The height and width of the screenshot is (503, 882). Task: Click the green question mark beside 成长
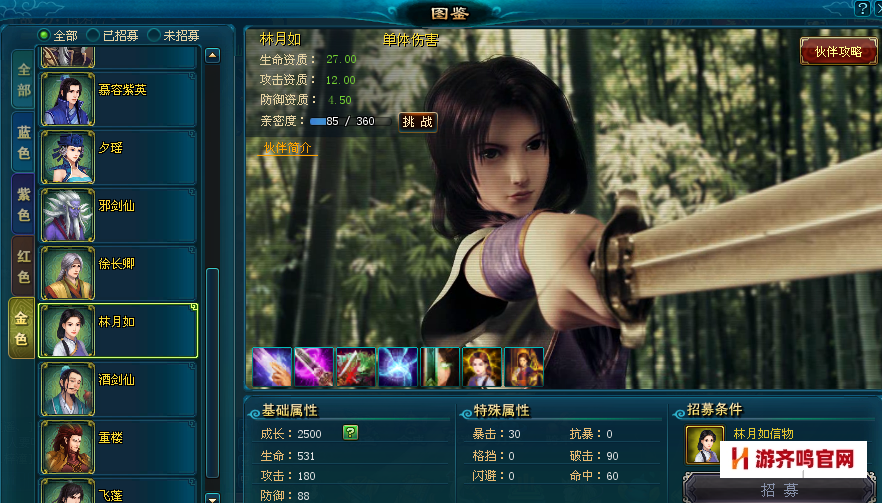[x=350, y=432]
